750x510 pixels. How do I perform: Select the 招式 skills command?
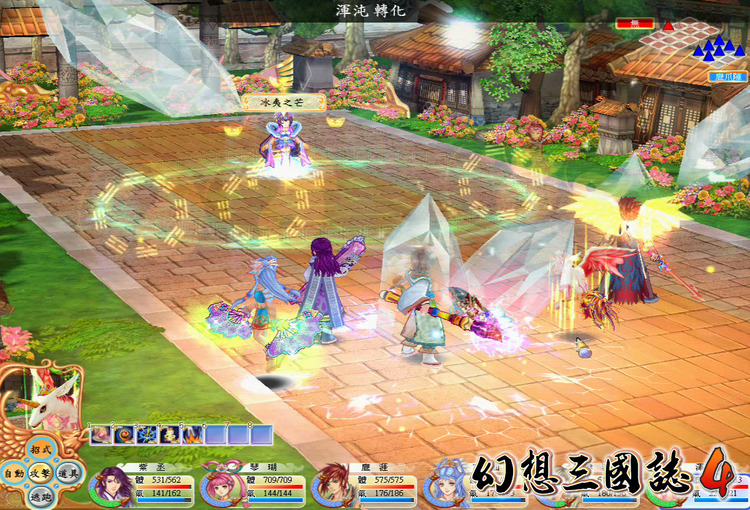[39, 449]
